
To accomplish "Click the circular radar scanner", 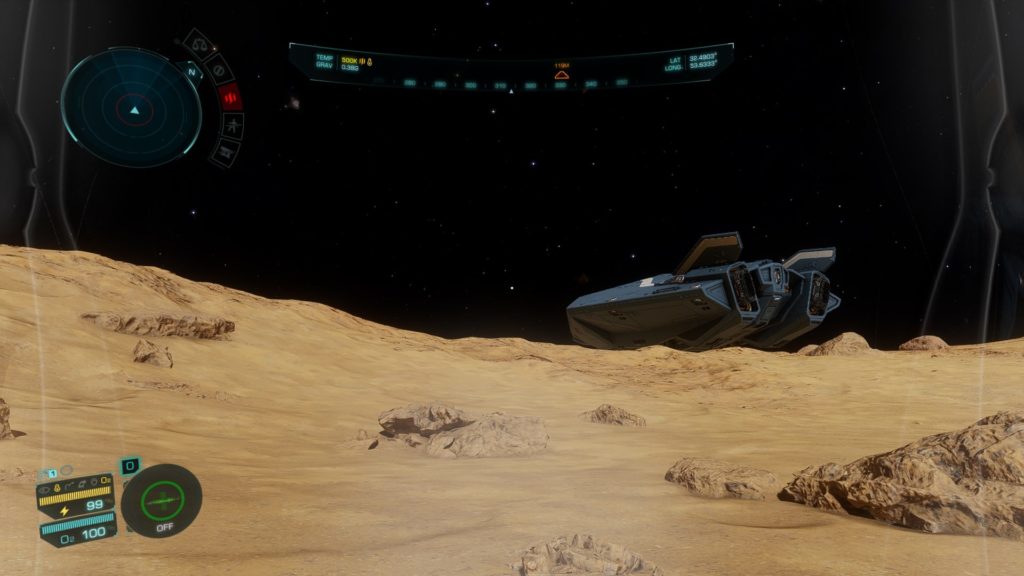I will 132,107.
